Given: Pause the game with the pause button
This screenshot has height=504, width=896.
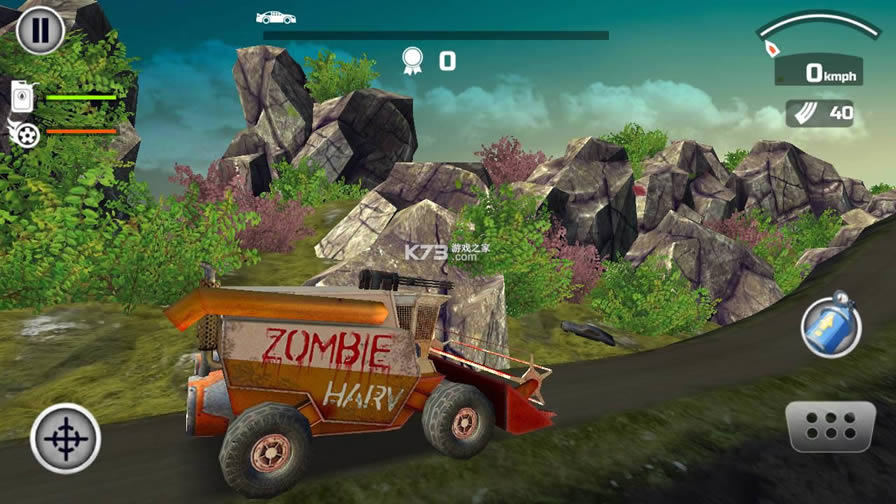Looking at the screenshot, I should coord(40,30).
